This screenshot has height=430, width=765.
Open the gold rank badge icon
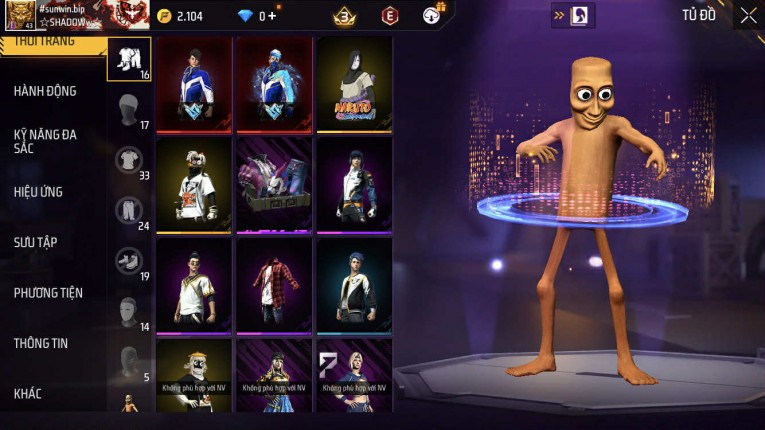pyautogui.click(x=345, y=16)
